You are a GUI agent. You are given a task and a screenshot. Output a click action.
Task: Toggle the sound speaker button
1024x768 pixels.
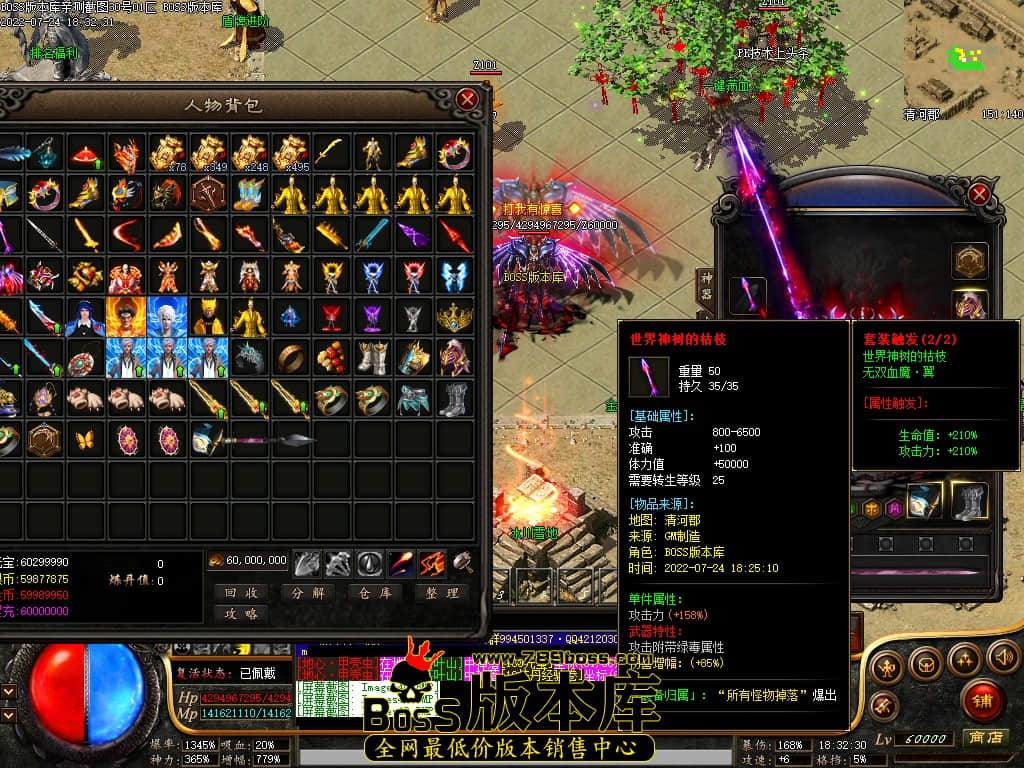tap(1002, 657)
